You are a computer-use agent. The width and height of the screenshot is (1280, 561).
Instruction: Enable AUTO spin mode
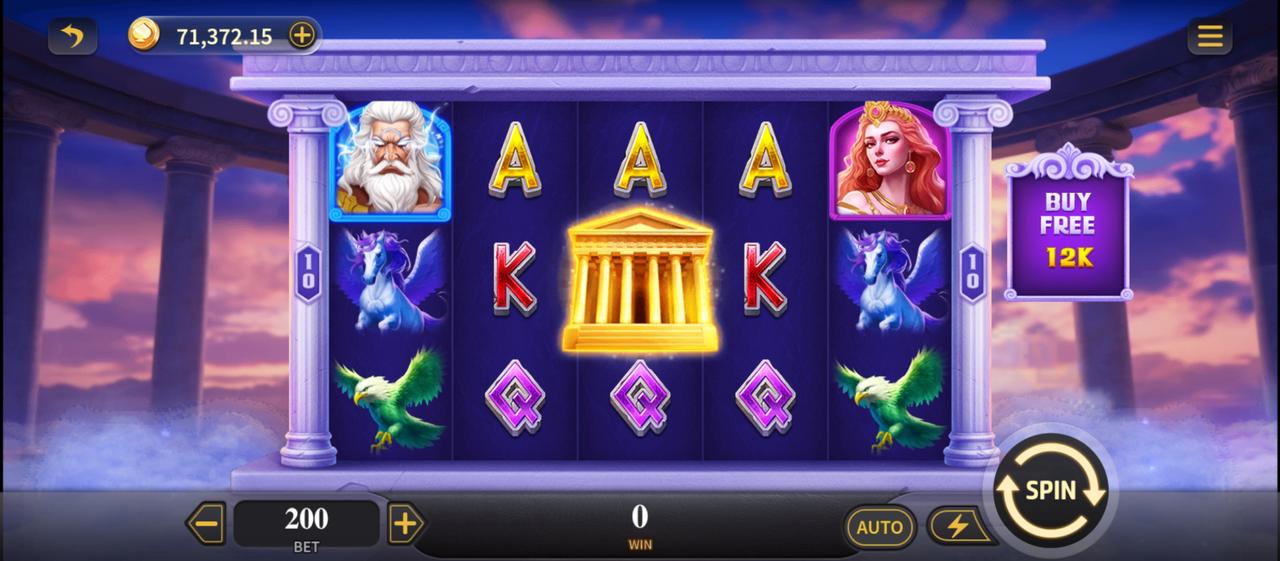[880, 526]
